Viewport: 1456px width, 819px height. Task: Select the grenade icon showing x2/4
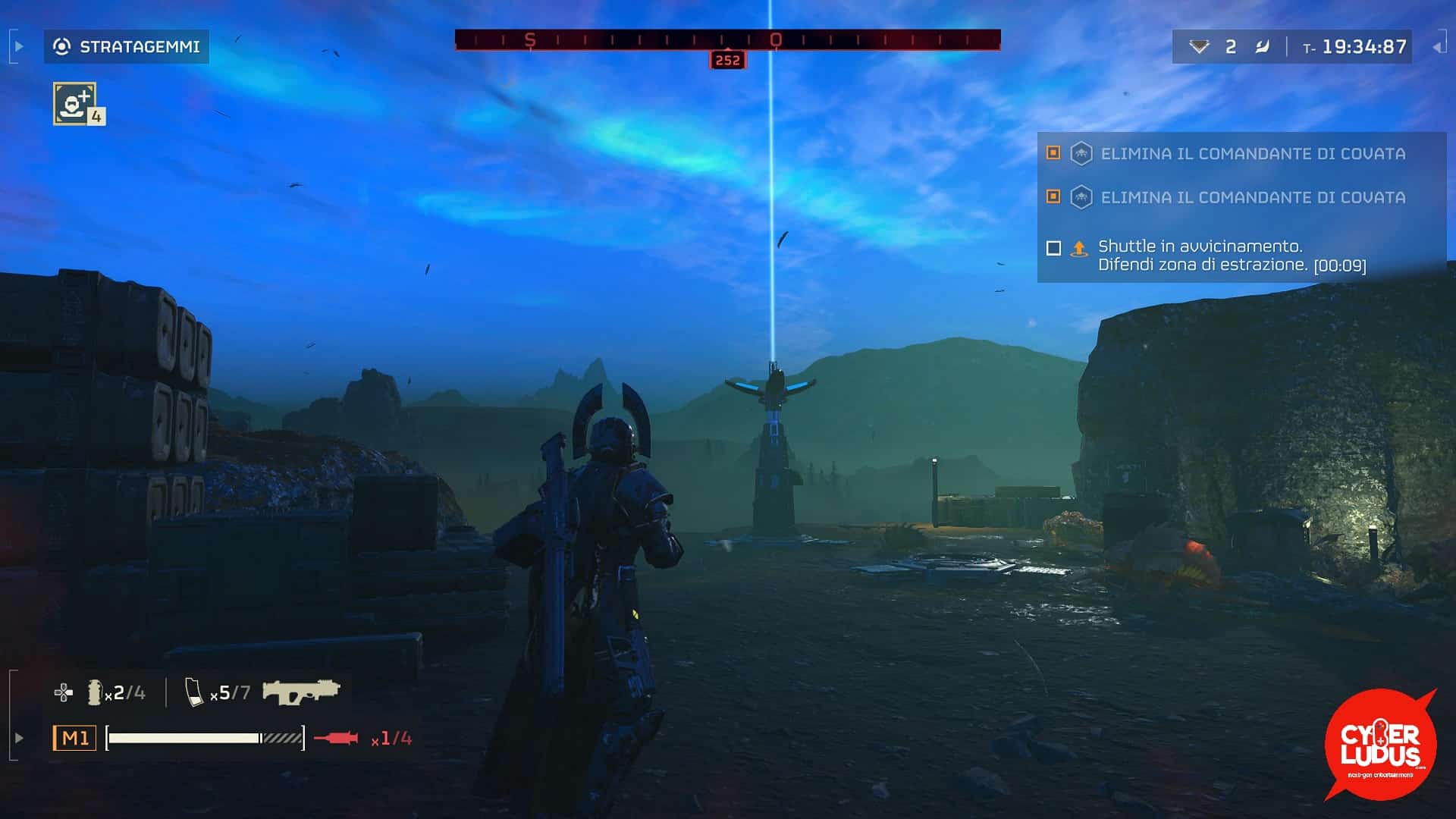pos(97,692)
